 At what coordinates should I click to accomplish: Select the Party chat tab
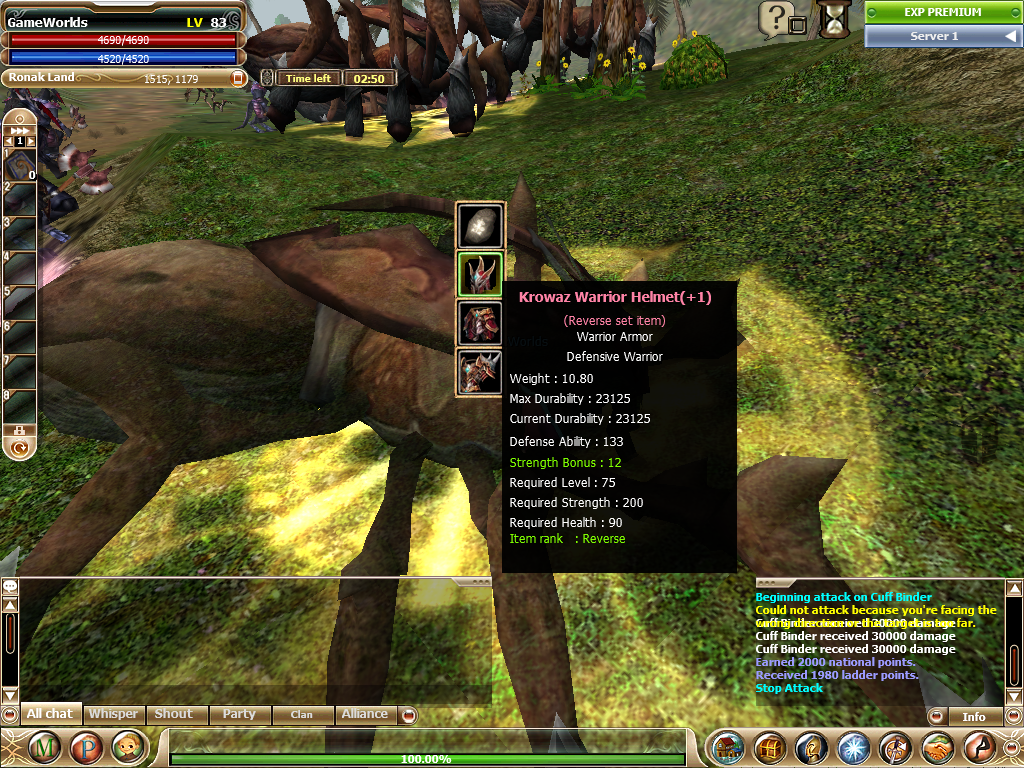click(x=239, y=714)
